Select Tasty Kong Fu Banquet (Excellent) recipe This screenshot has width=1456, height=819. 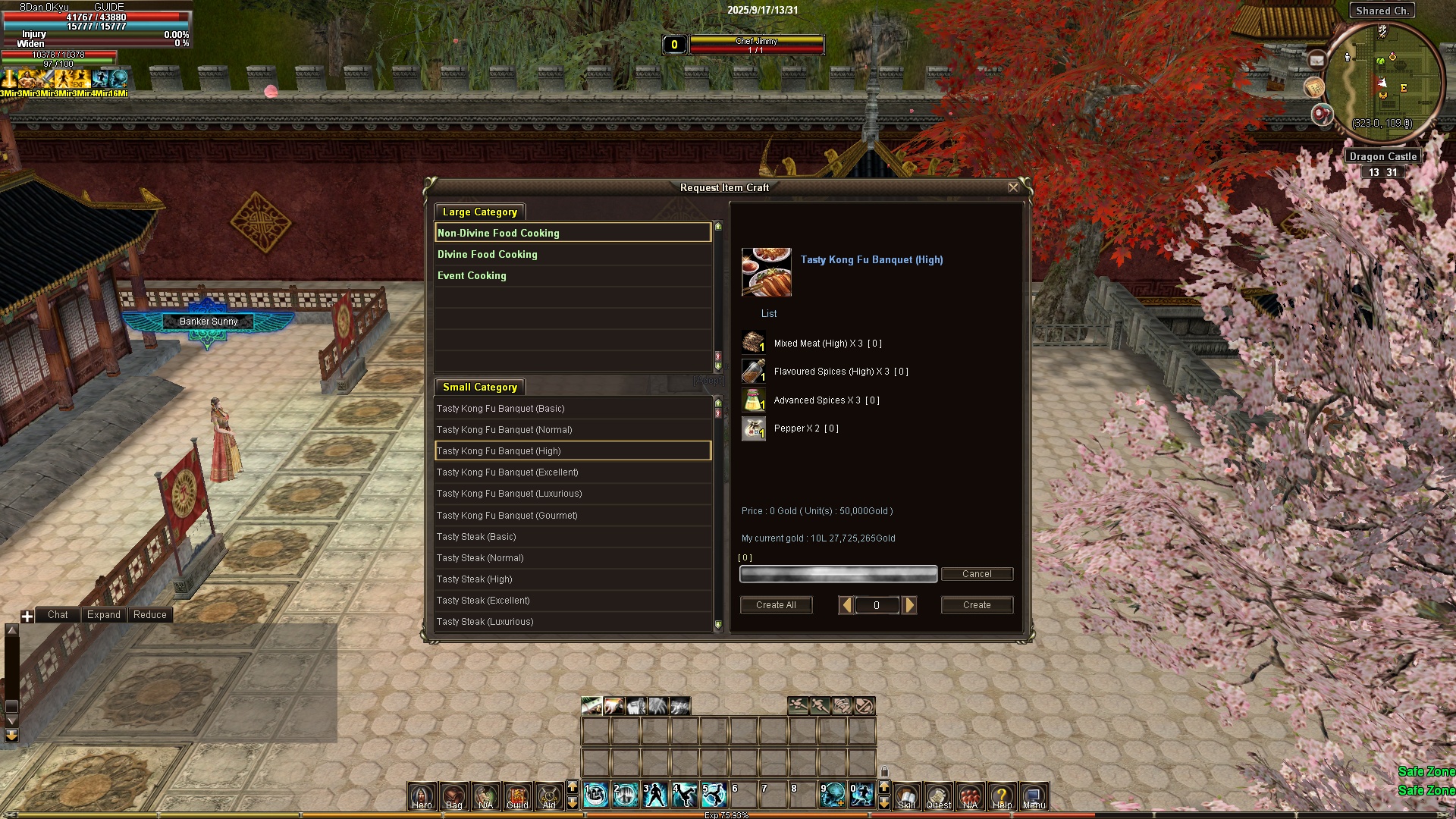507,472
